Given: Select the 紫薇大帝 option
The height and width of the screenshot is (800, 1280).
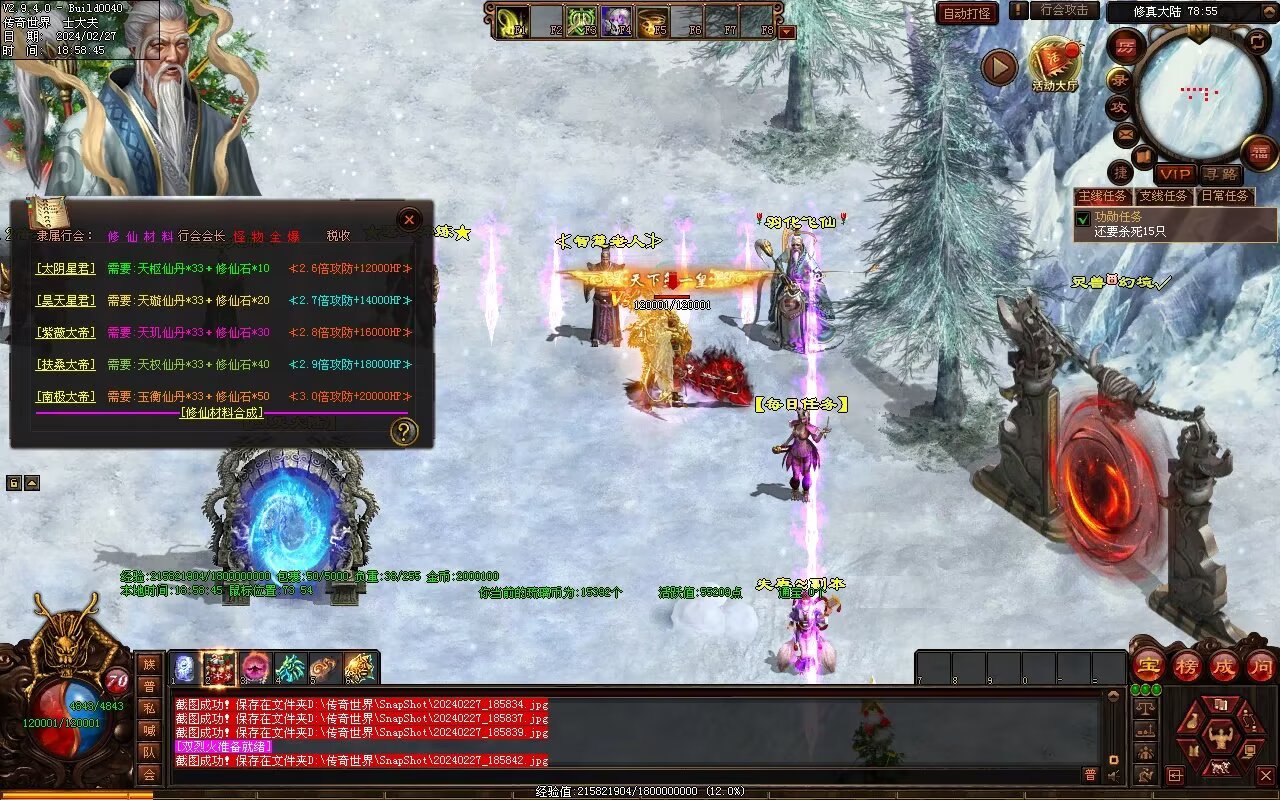Looking at the screenshot, I should click(x=66, y=333).
